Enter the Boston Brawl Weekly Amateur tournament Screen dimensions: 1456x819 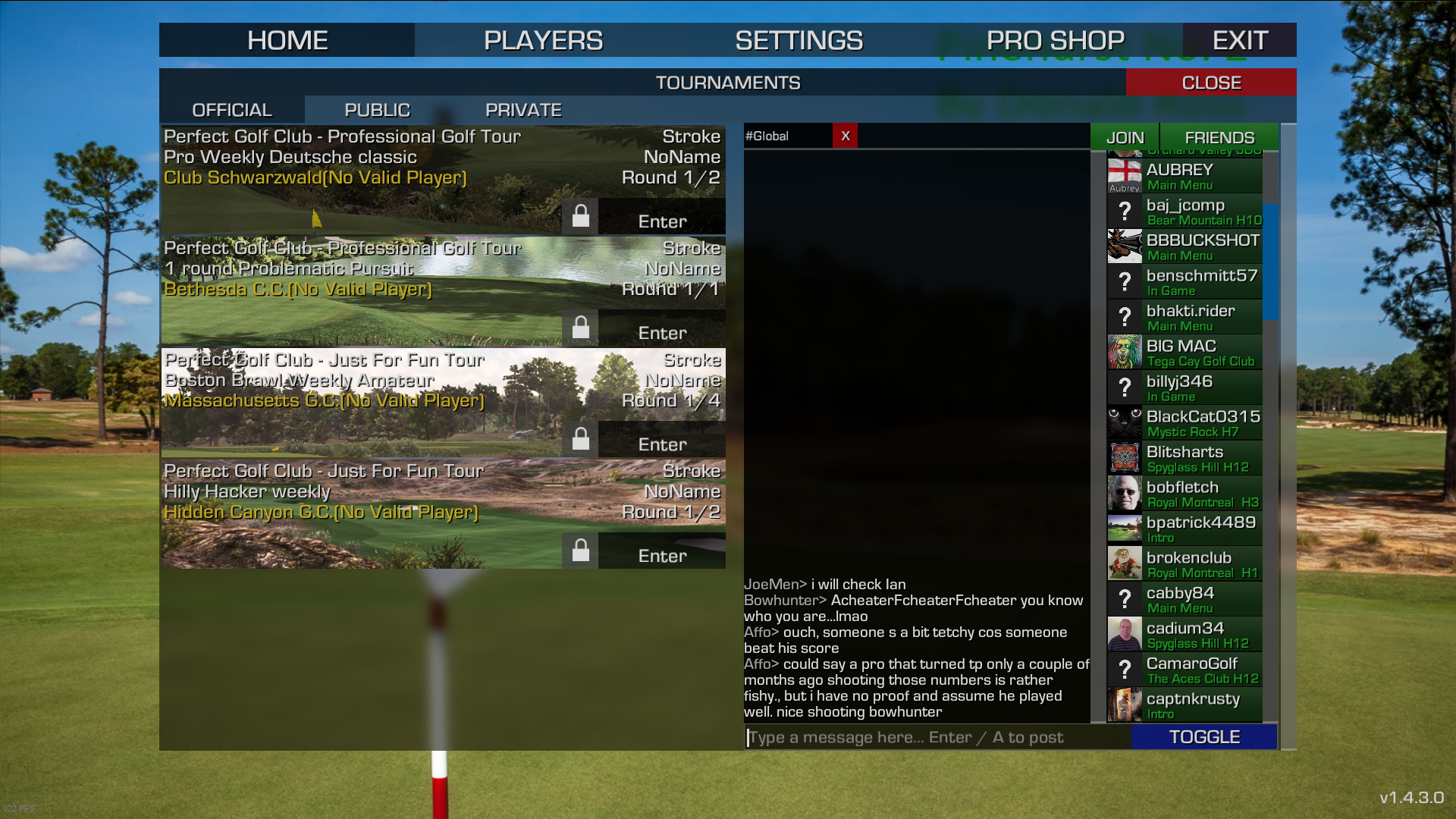click(662, 444)
